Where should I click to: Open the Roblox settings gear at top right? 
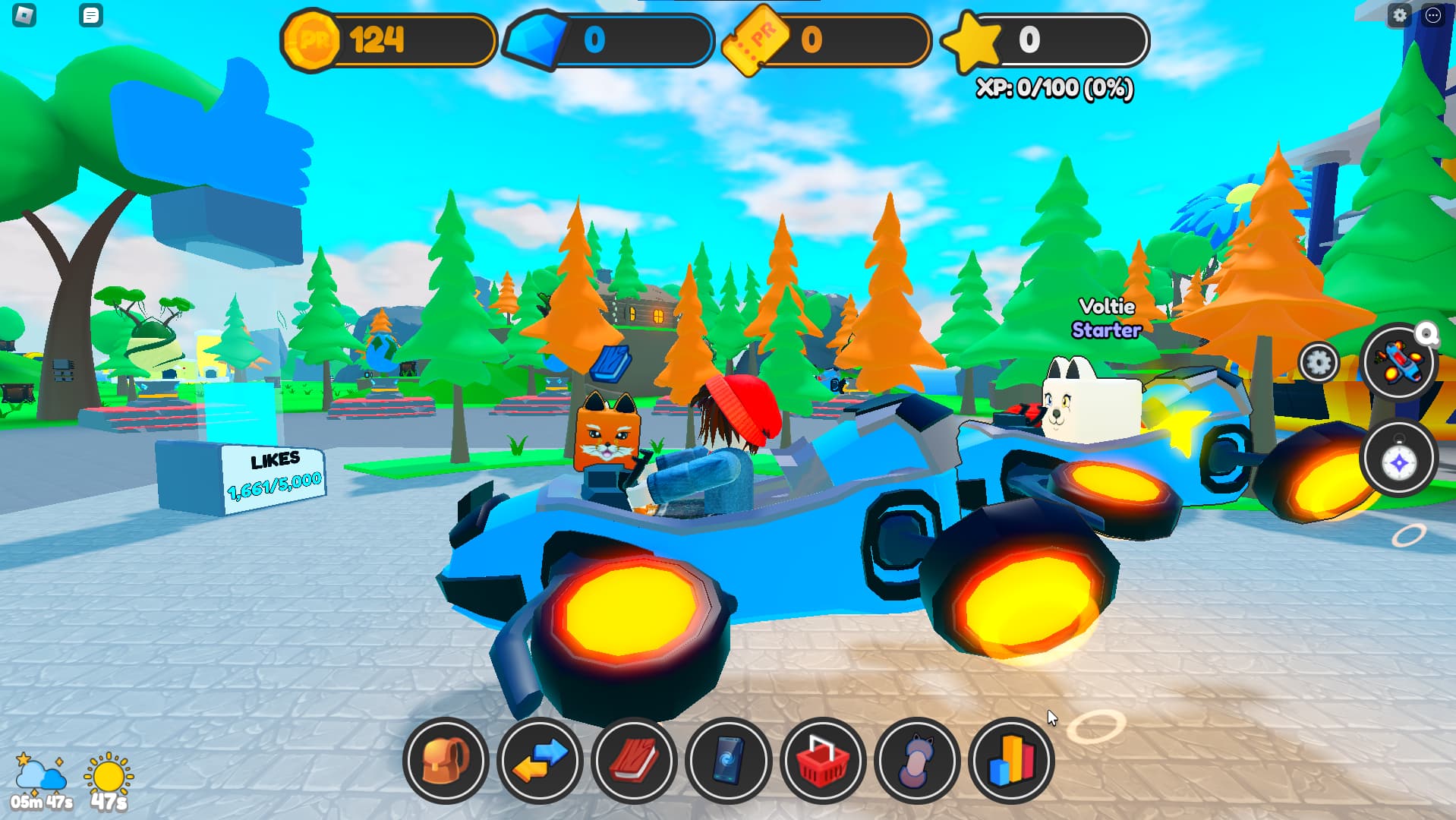tap(1401, 15)
